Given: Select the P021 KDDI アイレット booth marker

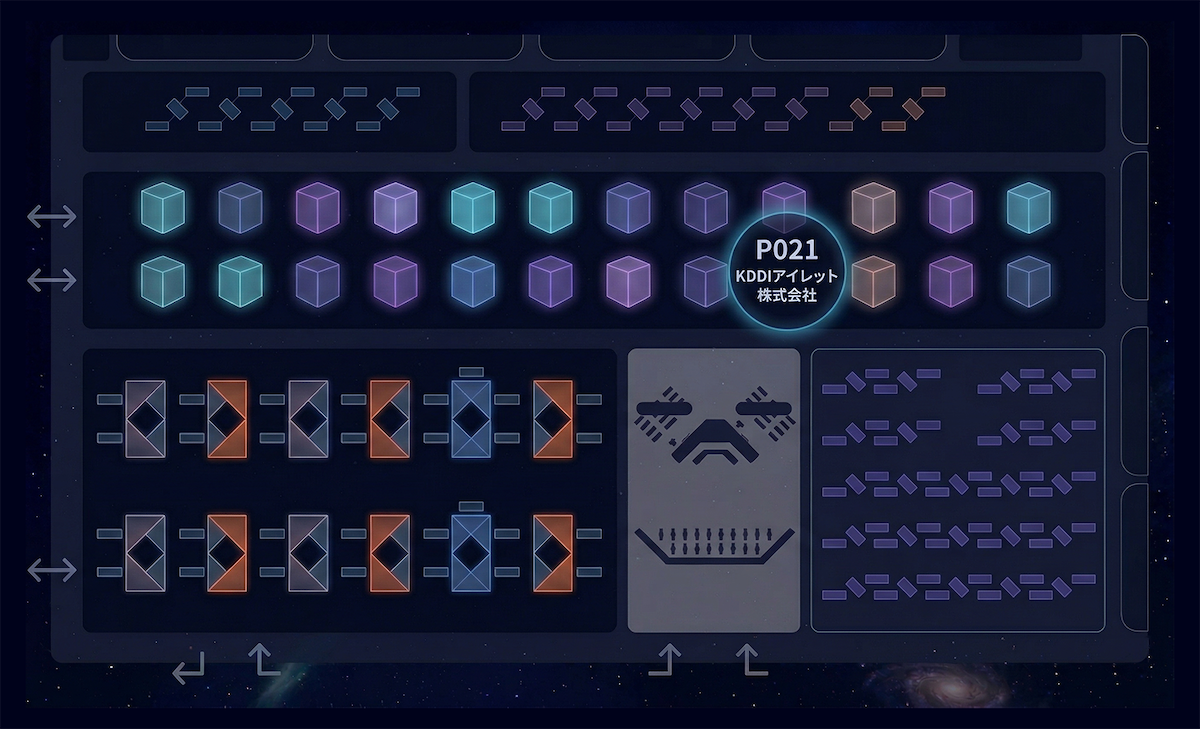Looking at the screenshot, I should [x=787, y=268].
